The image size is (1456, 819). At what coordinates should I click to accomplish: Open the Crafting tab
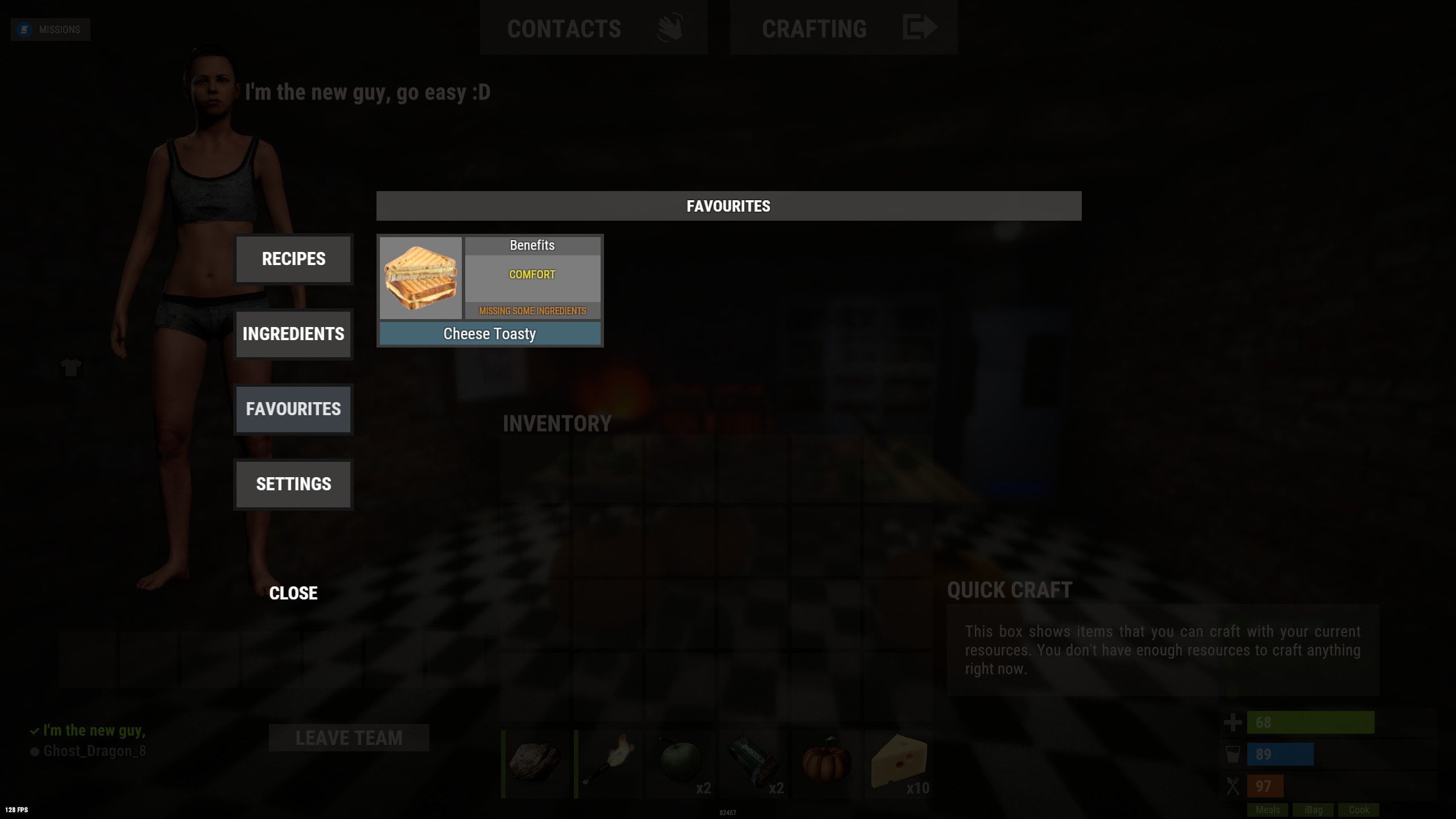814,28
